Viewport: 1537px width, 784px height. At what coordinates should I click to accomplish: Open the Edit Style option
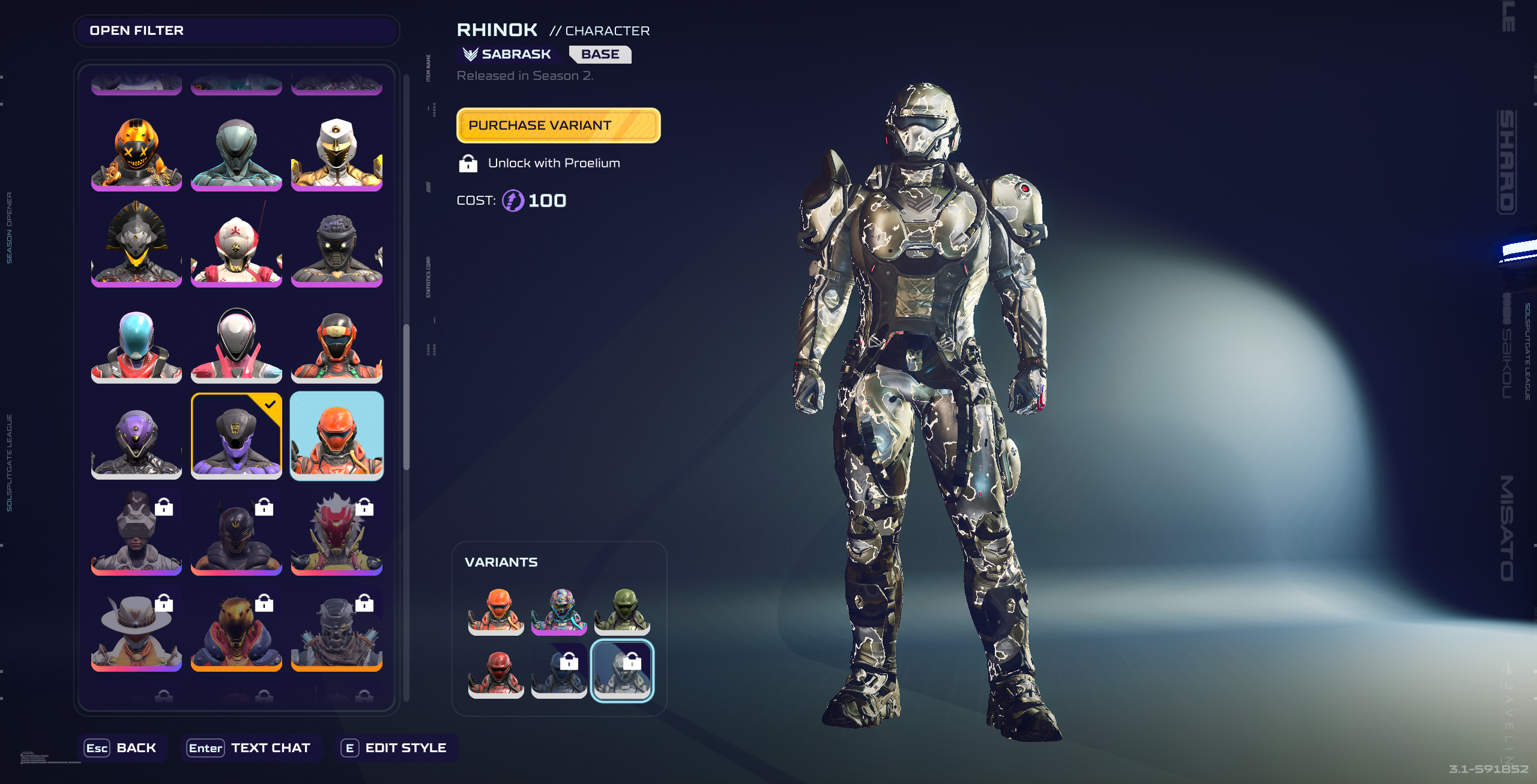[x=395, y=748]
